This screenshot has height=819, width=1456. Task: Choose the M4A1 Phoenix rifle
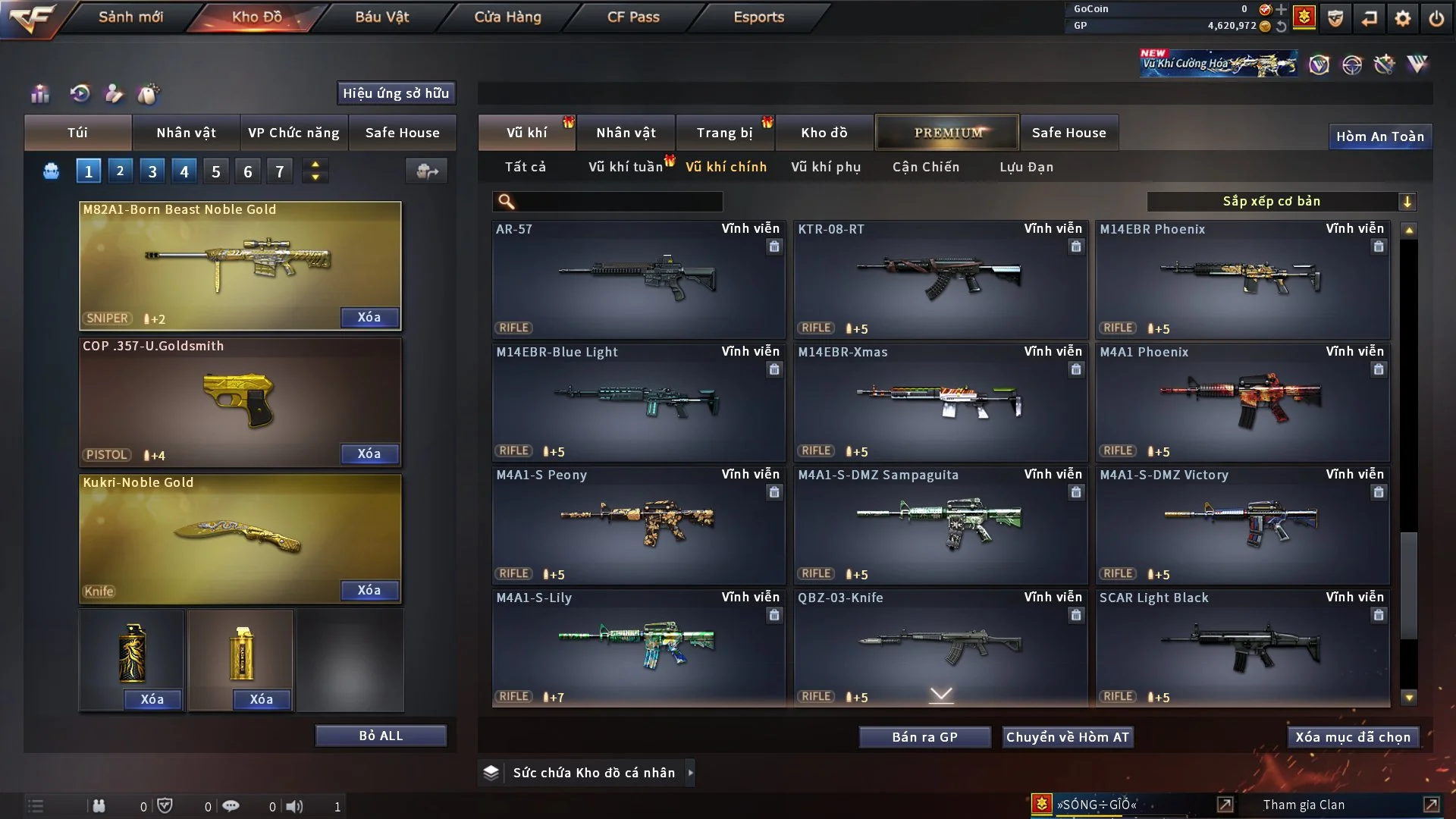1242,402
